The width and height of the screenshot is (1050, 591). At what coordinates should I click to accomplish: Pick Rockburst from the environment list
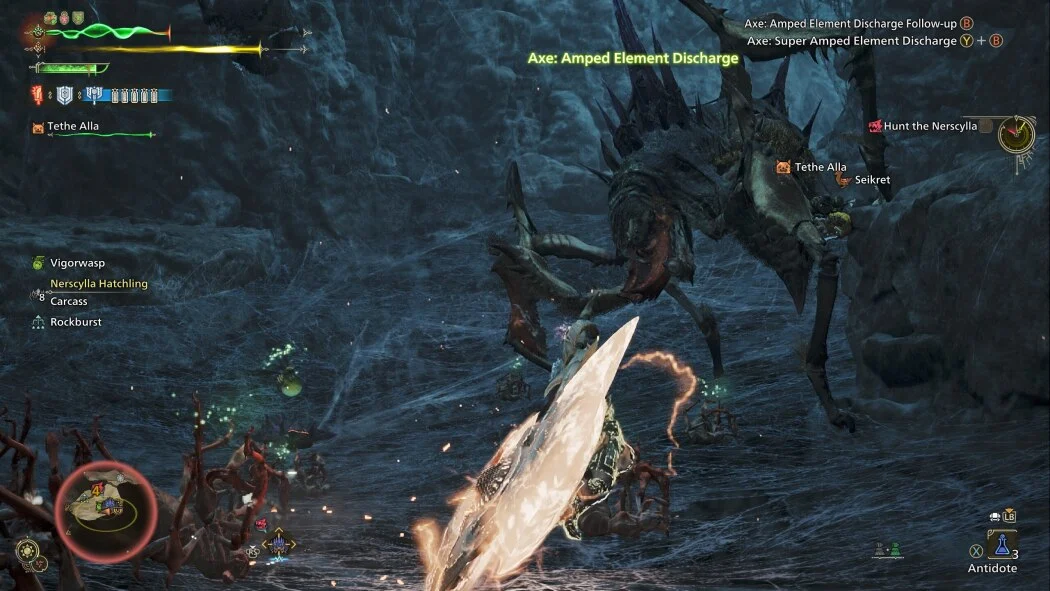coord(76,322)
